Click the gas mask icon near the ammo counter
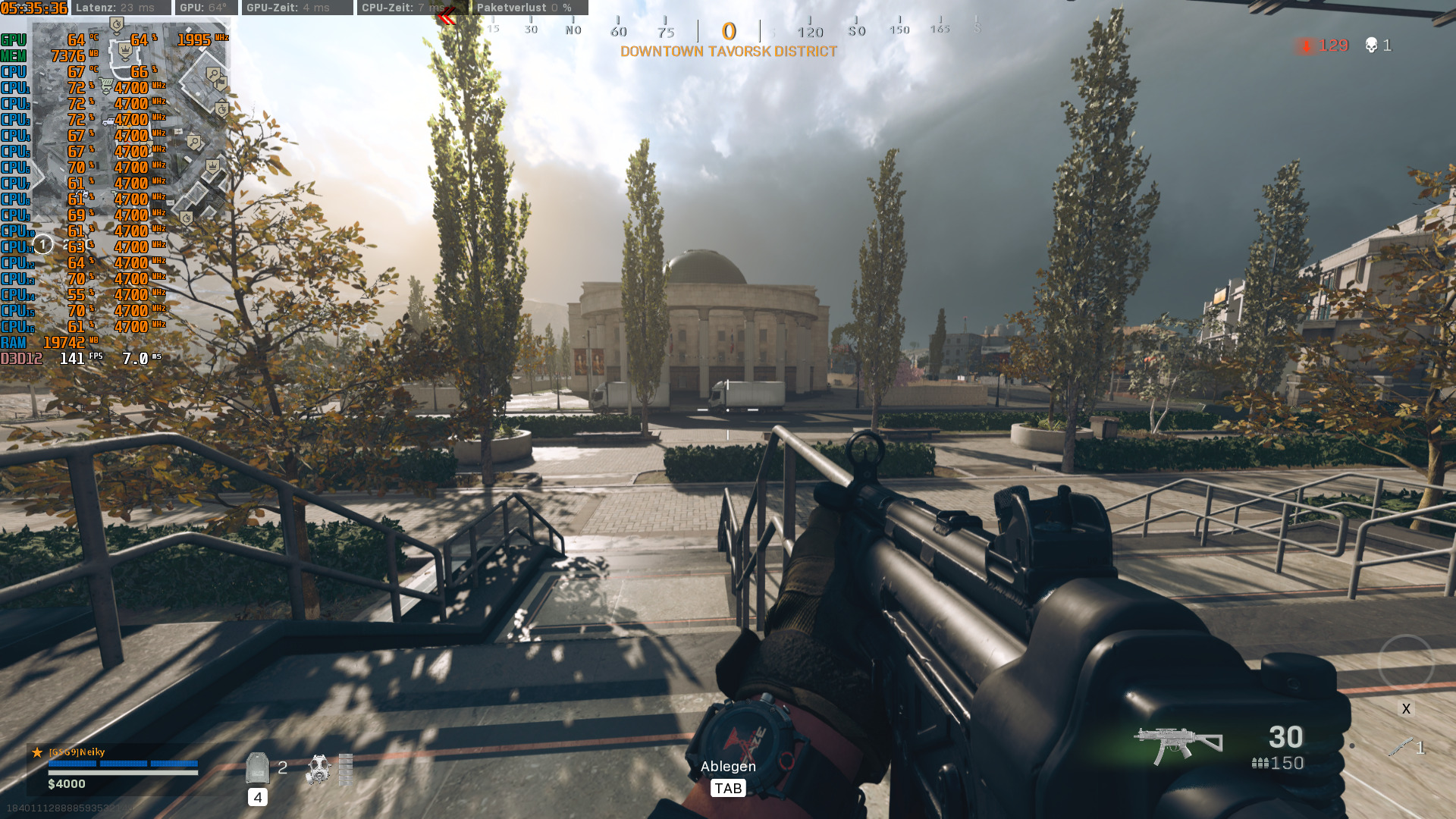The width and height of the screenshot is (1456, 819). pyautogui.click(x=319, y=770)
